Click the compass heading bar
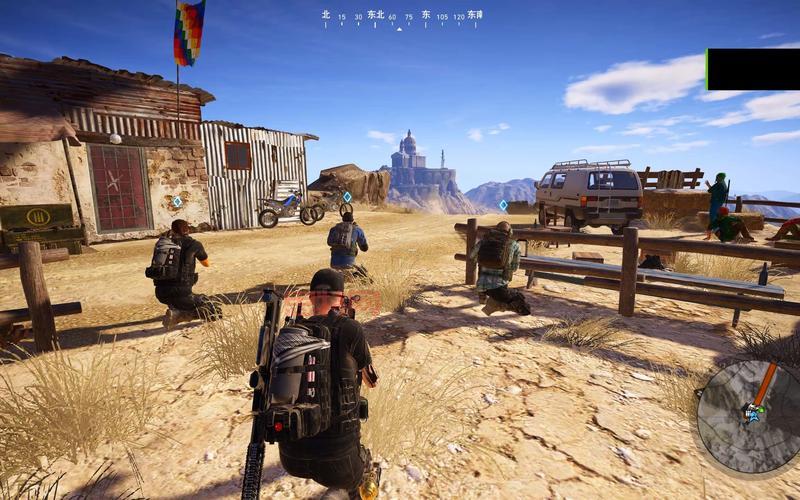 [401, 17]
